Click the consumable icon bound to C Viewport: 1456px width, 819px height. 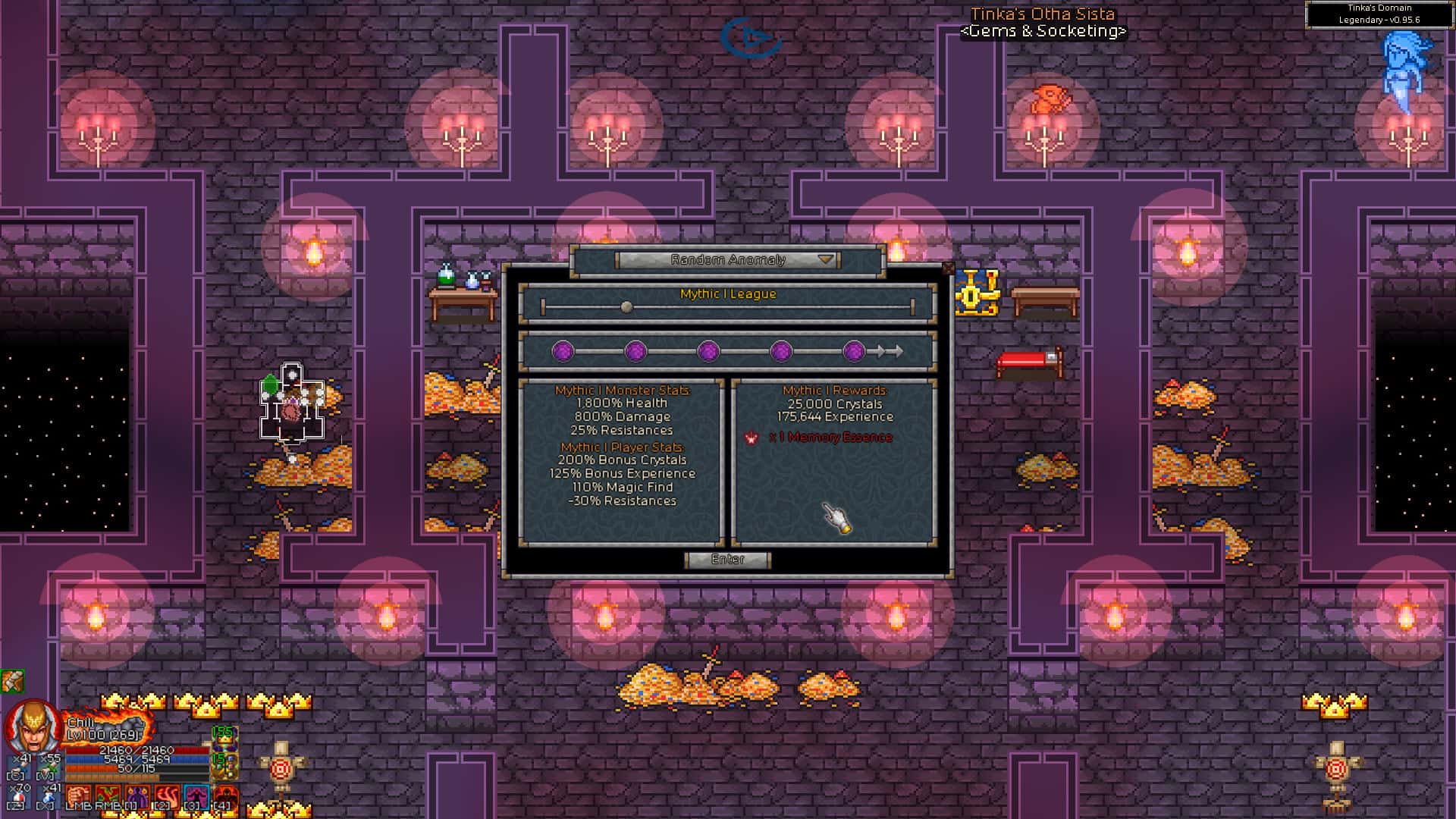tap(17, 767)
